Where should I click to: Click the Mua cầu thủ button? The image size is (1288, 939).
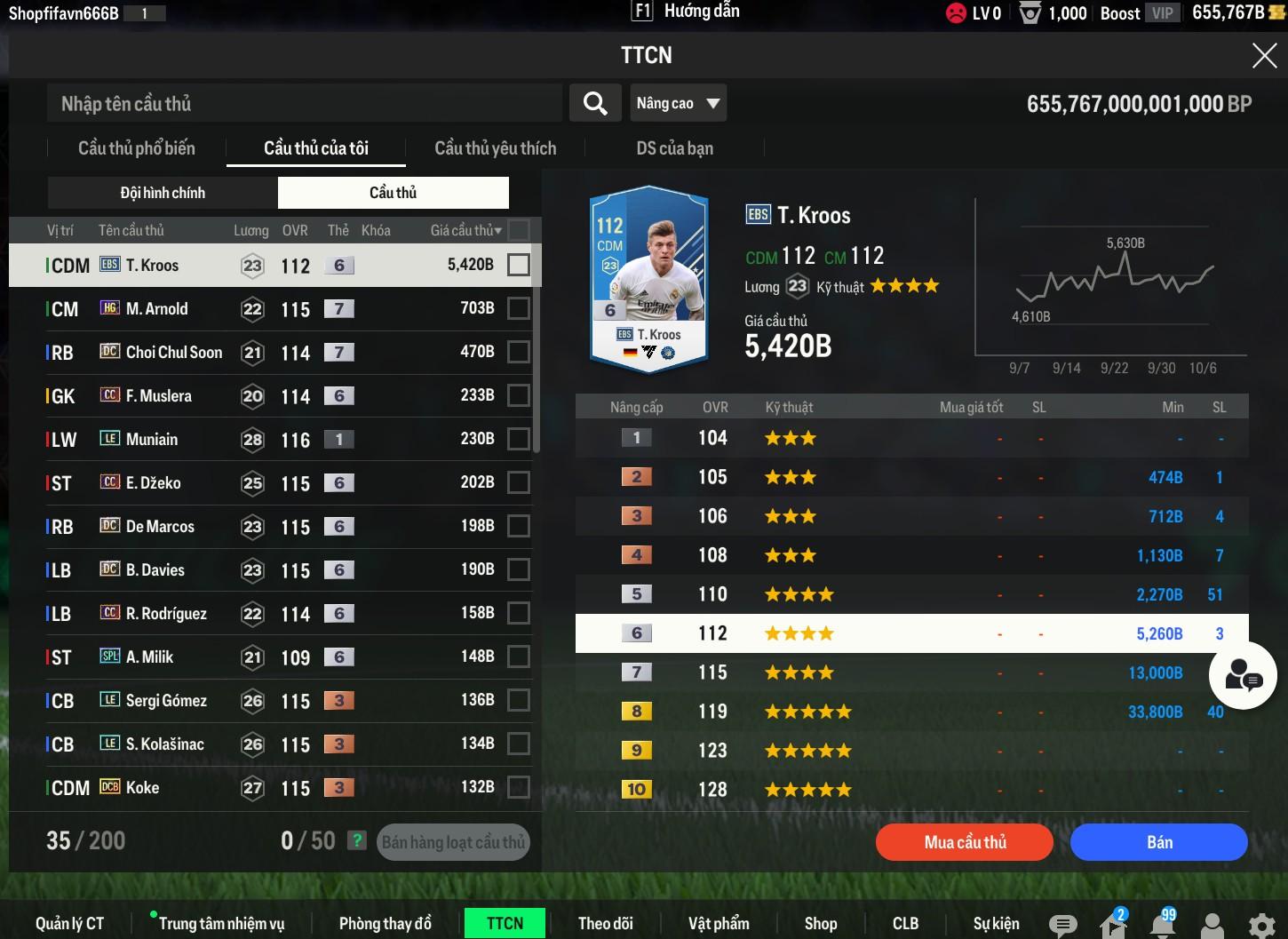click(966, 842)
